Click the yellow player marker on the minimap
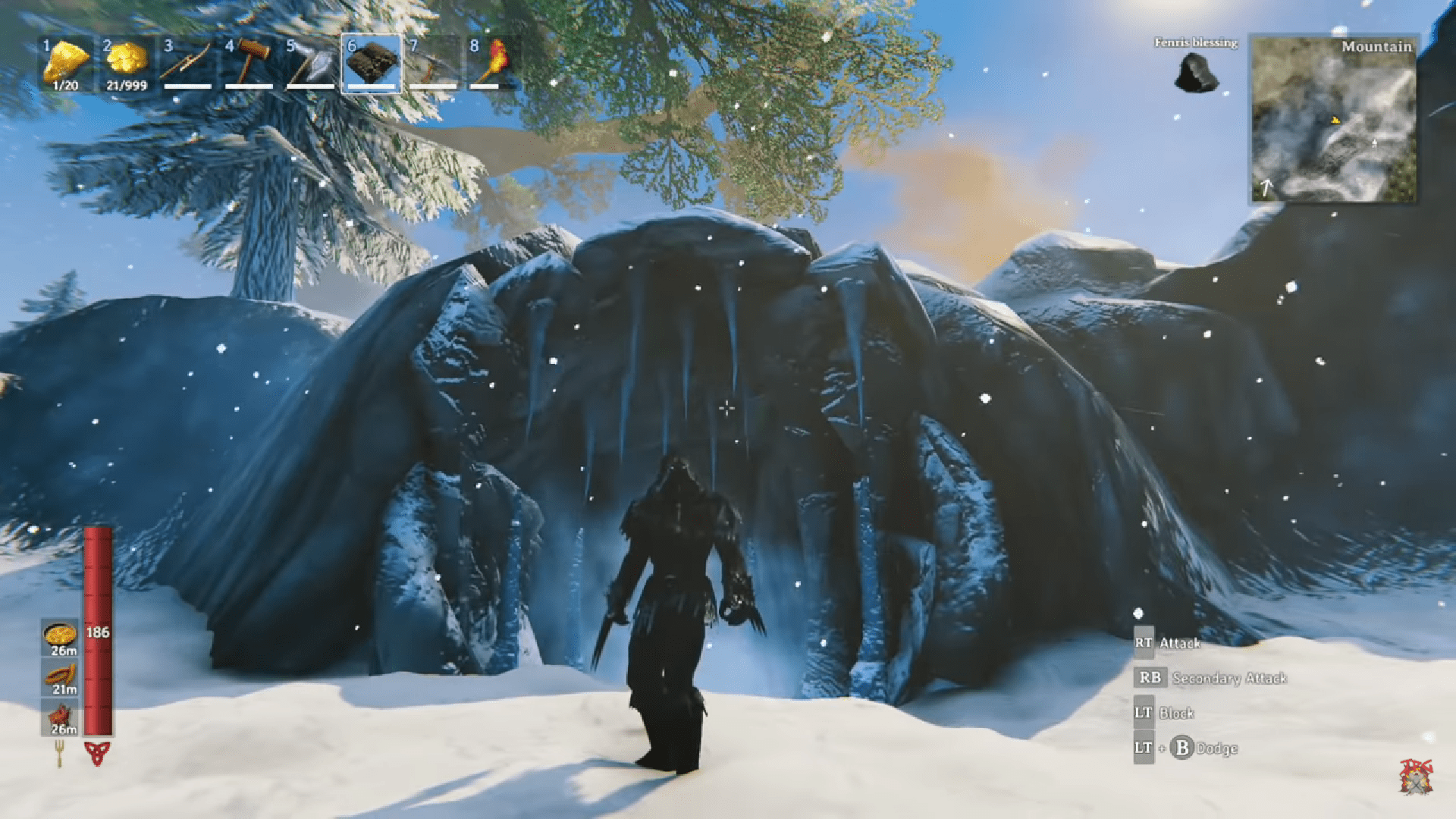Screen dimensions: 1456x819 click(x=1335, y=120)
